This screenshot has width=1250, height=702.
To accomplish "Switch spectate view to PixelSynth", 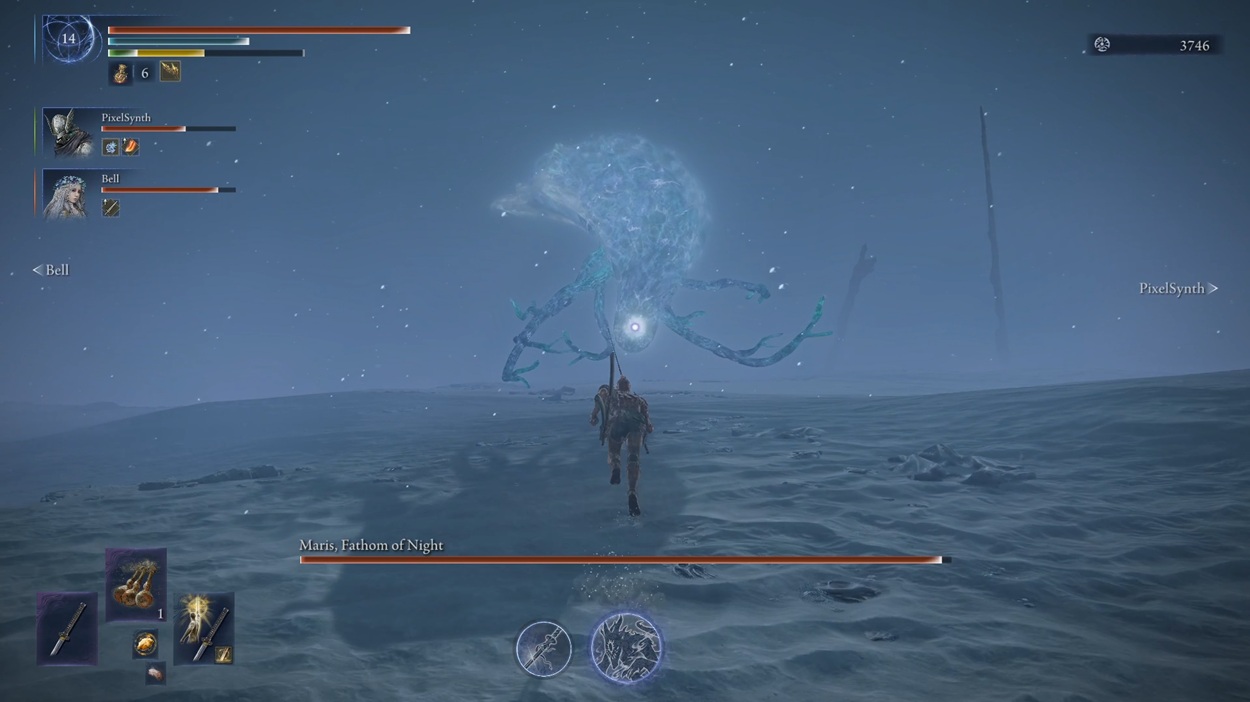I will click(1178, 288).
